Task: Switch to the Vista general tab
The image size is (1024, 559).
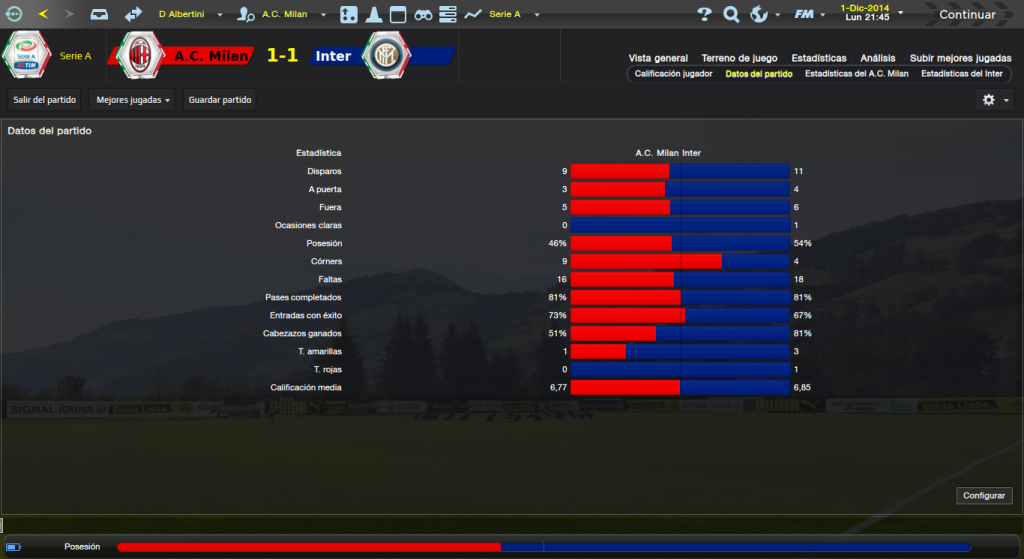Action: [658, 58]
